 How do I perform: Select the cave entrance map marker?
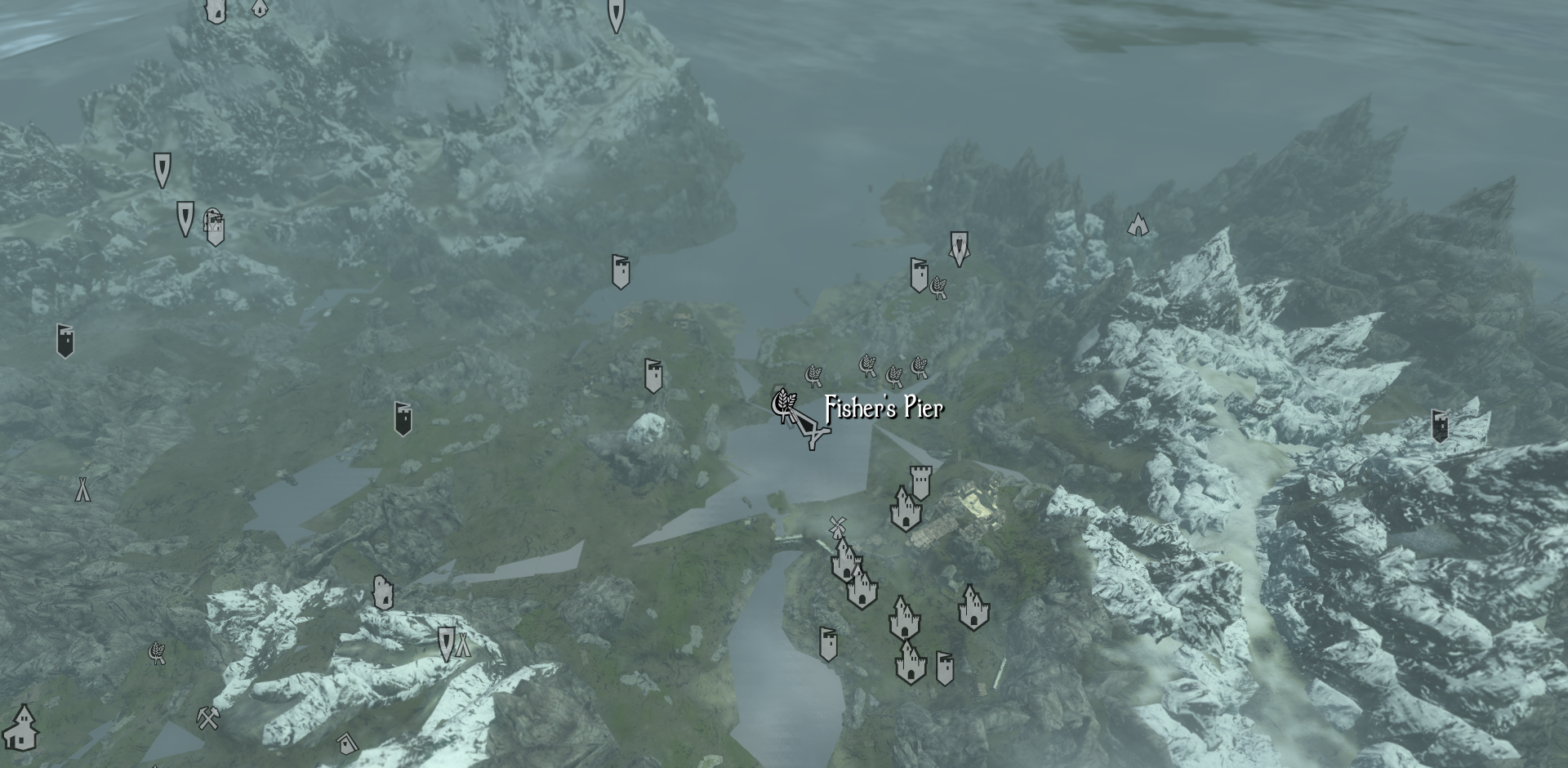(1137, 225)
